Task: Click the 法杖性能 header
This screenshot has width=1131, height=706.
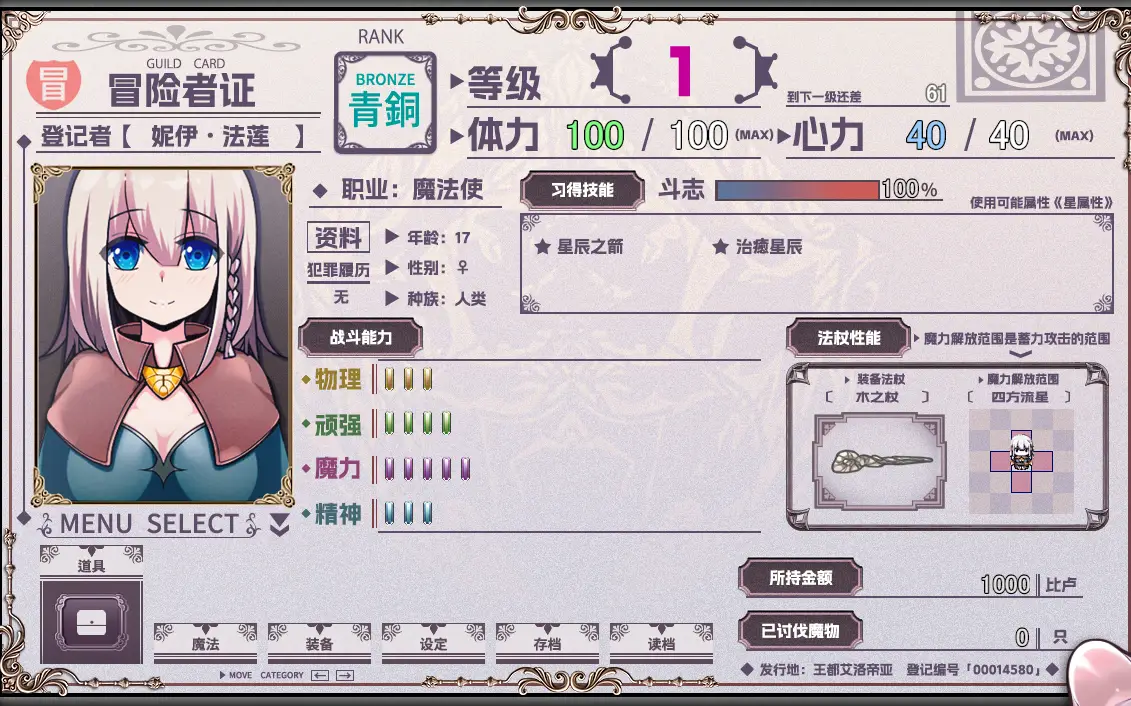Action: click(848, 338)
